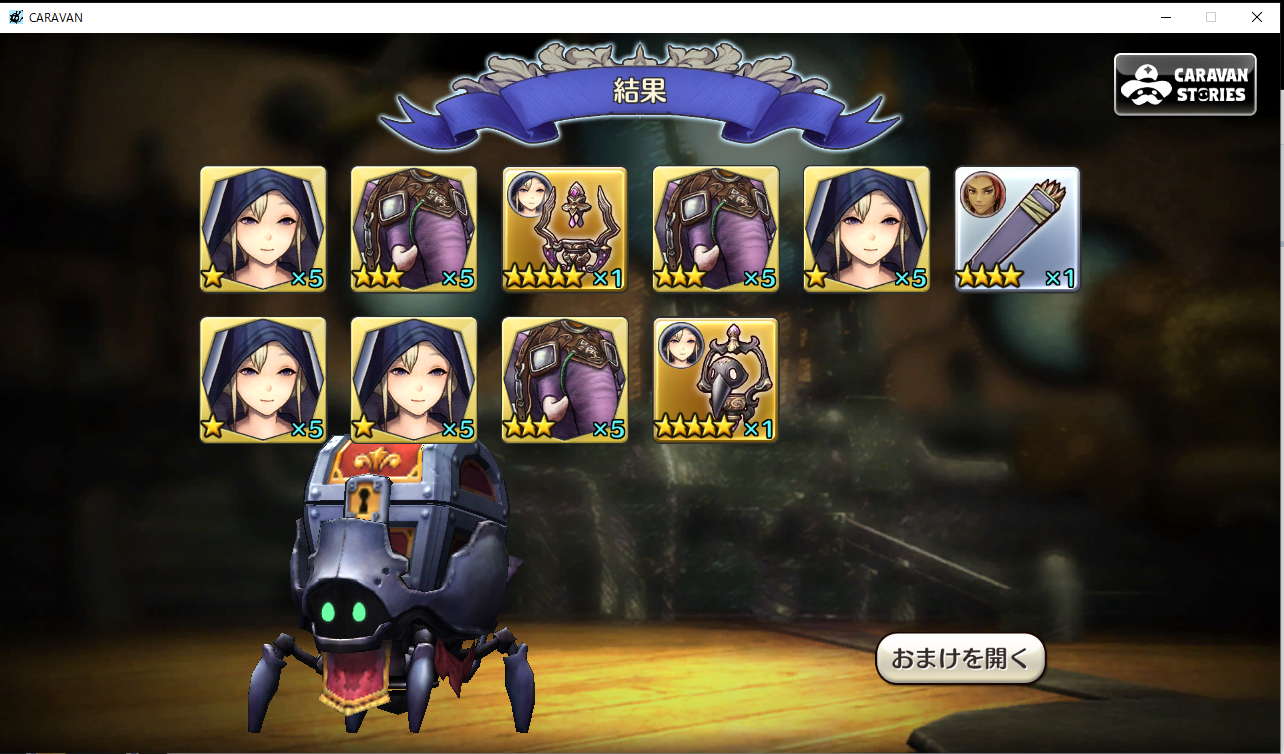Minimize the CARAVAN window
Image resolution: width=1284 pixels, height=754 pixels.
click(1166, 17)
